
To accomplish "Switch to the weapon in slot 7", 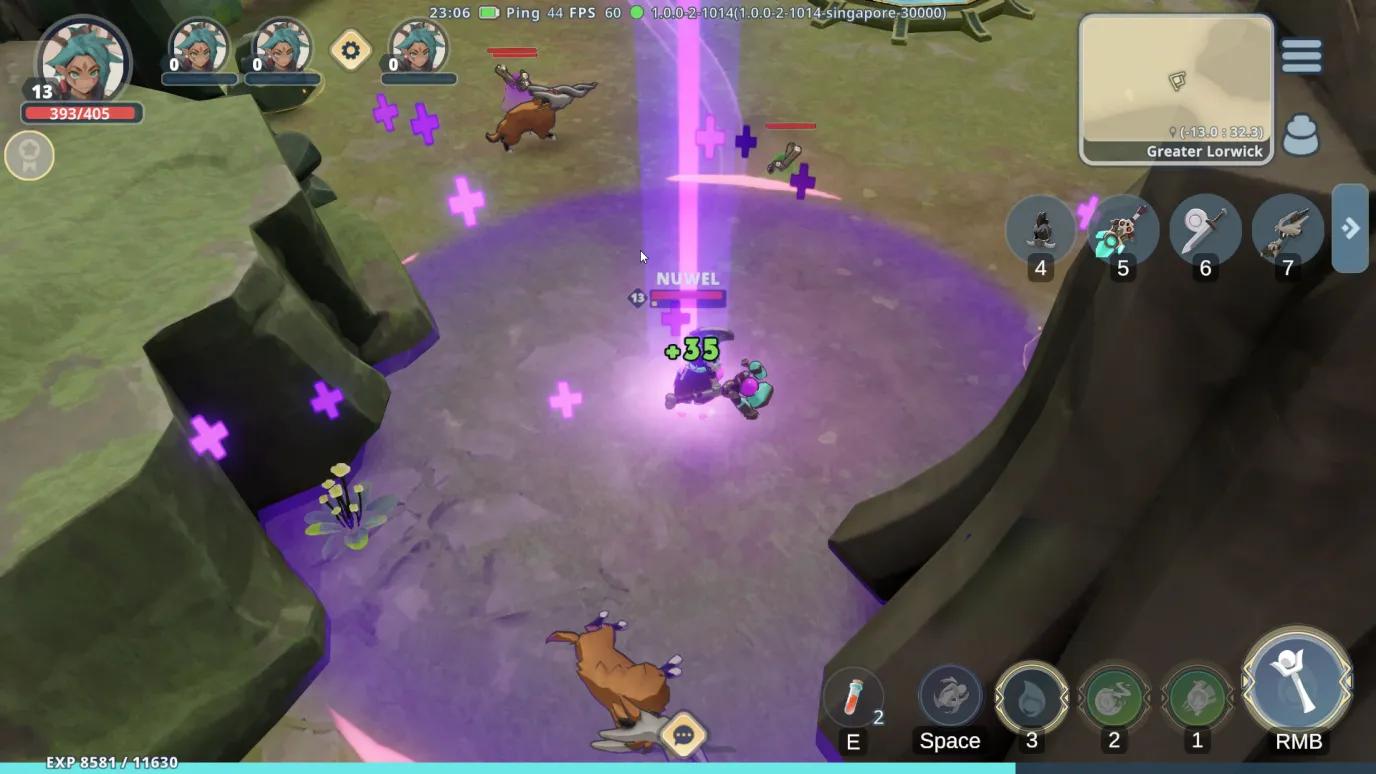I will click(1287, 230).
